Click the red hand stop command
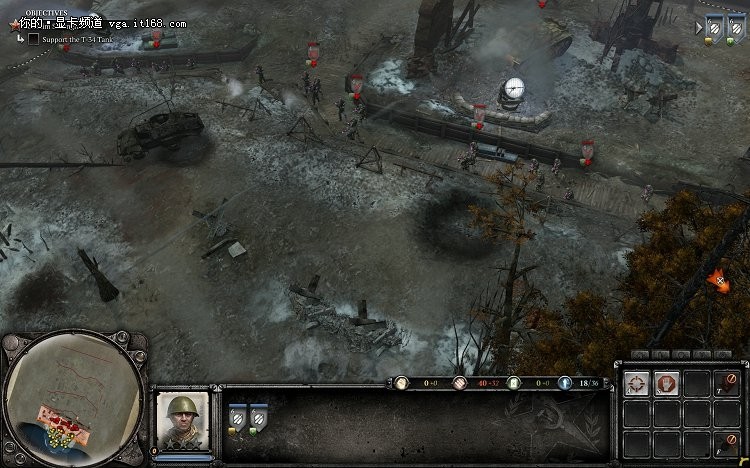Screen dimensions: 750x468 tap(666, 382)
